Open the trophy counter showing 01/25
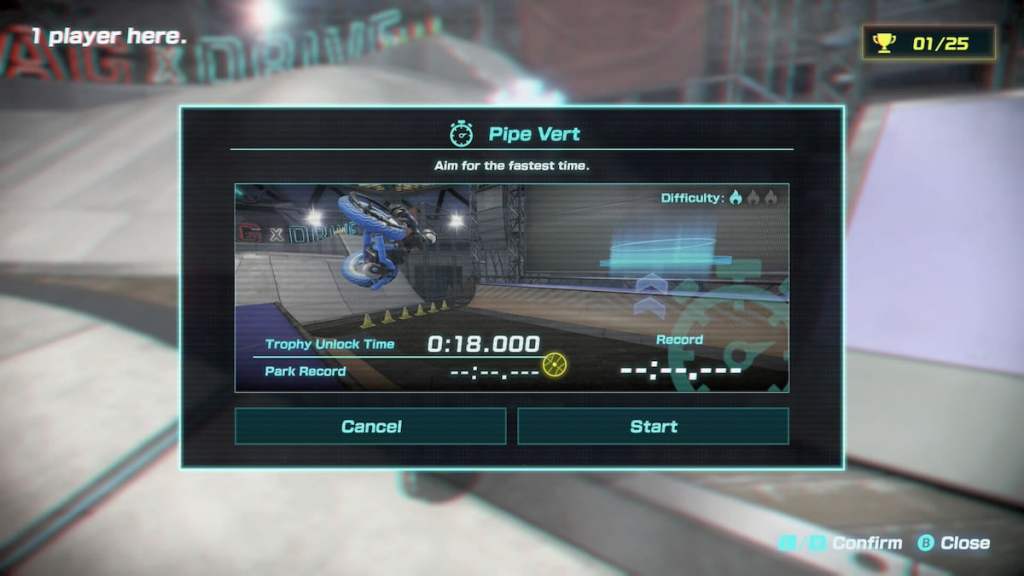The image size is (1024, 576). coord(930,43)
